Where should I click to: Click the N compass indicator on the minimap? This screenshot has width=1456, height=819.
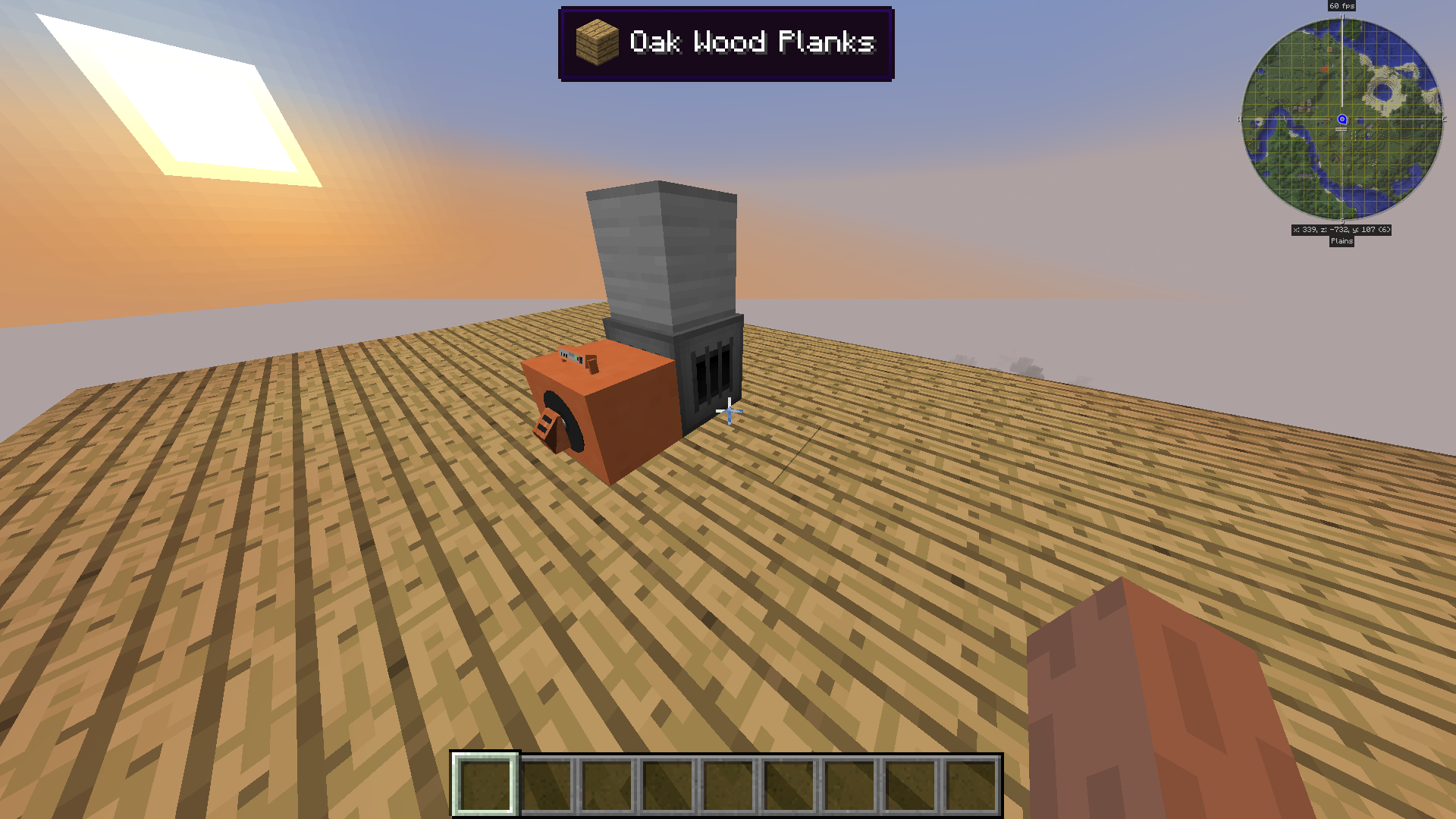click(x=1342, y=16)
